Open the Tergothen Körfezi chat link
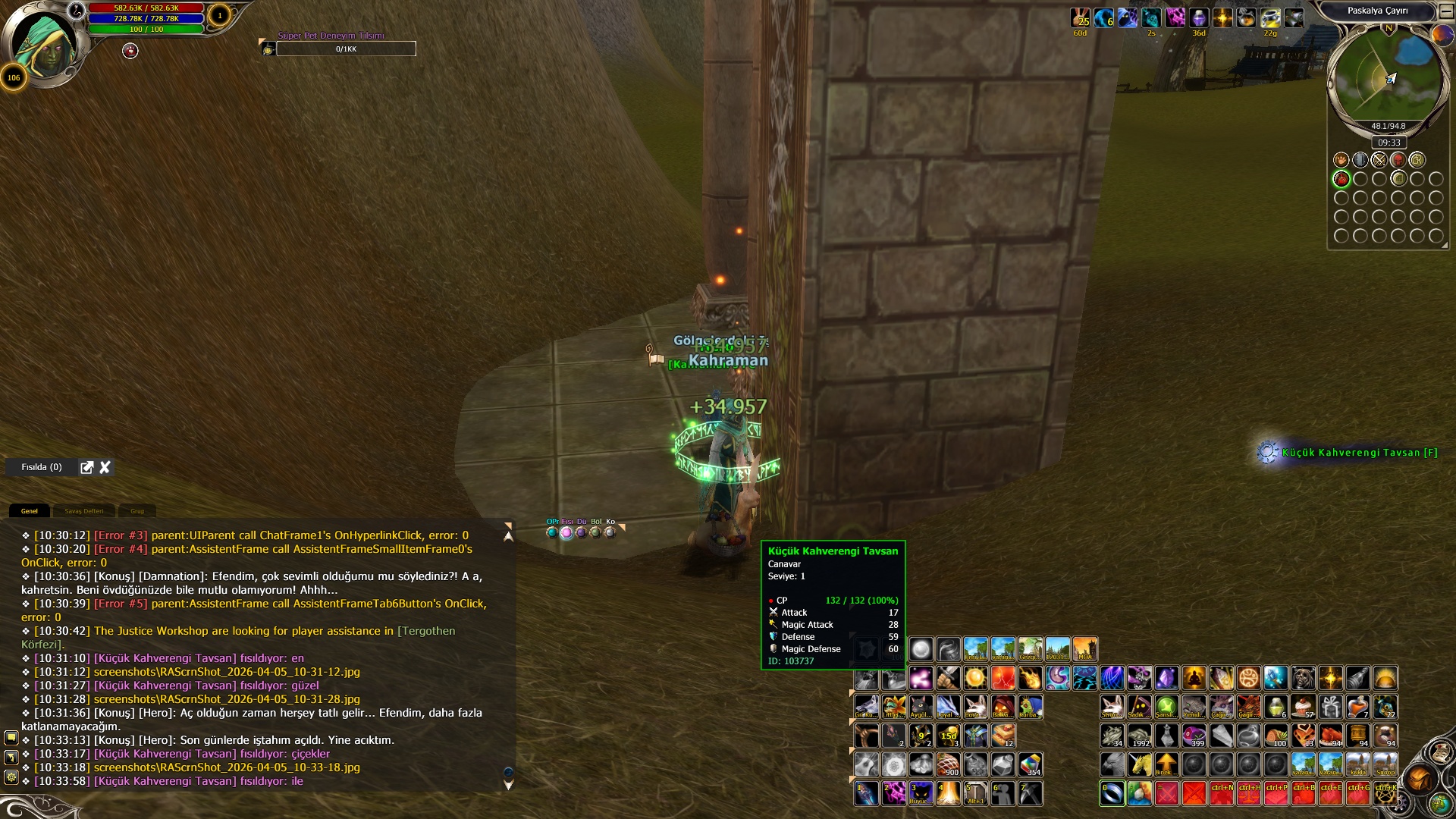1456x819 pixels. [426, 631]
